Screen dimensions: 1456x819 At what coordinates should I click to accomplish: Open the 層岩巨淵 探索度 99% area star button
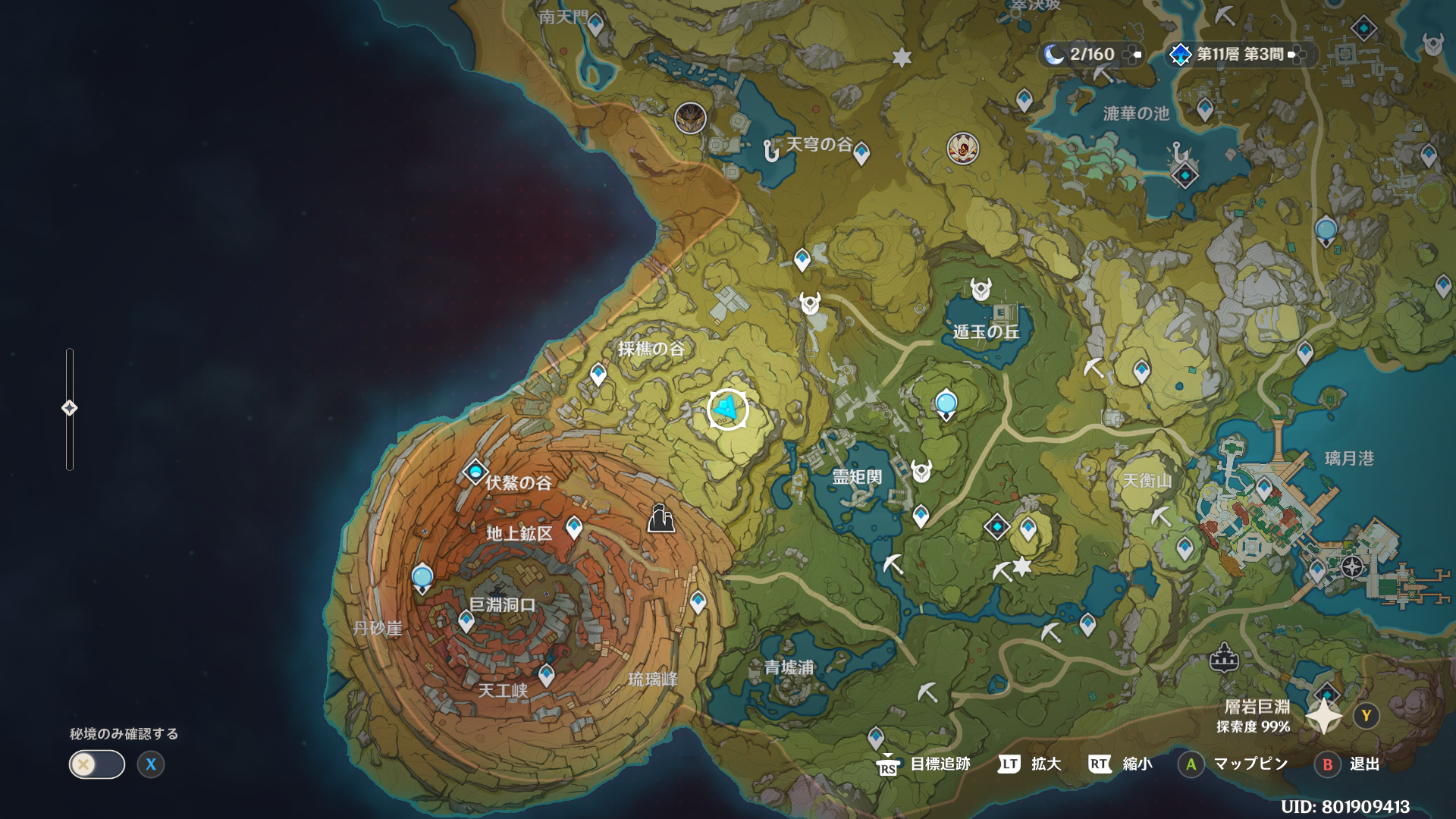click(x=1324, y=716)
